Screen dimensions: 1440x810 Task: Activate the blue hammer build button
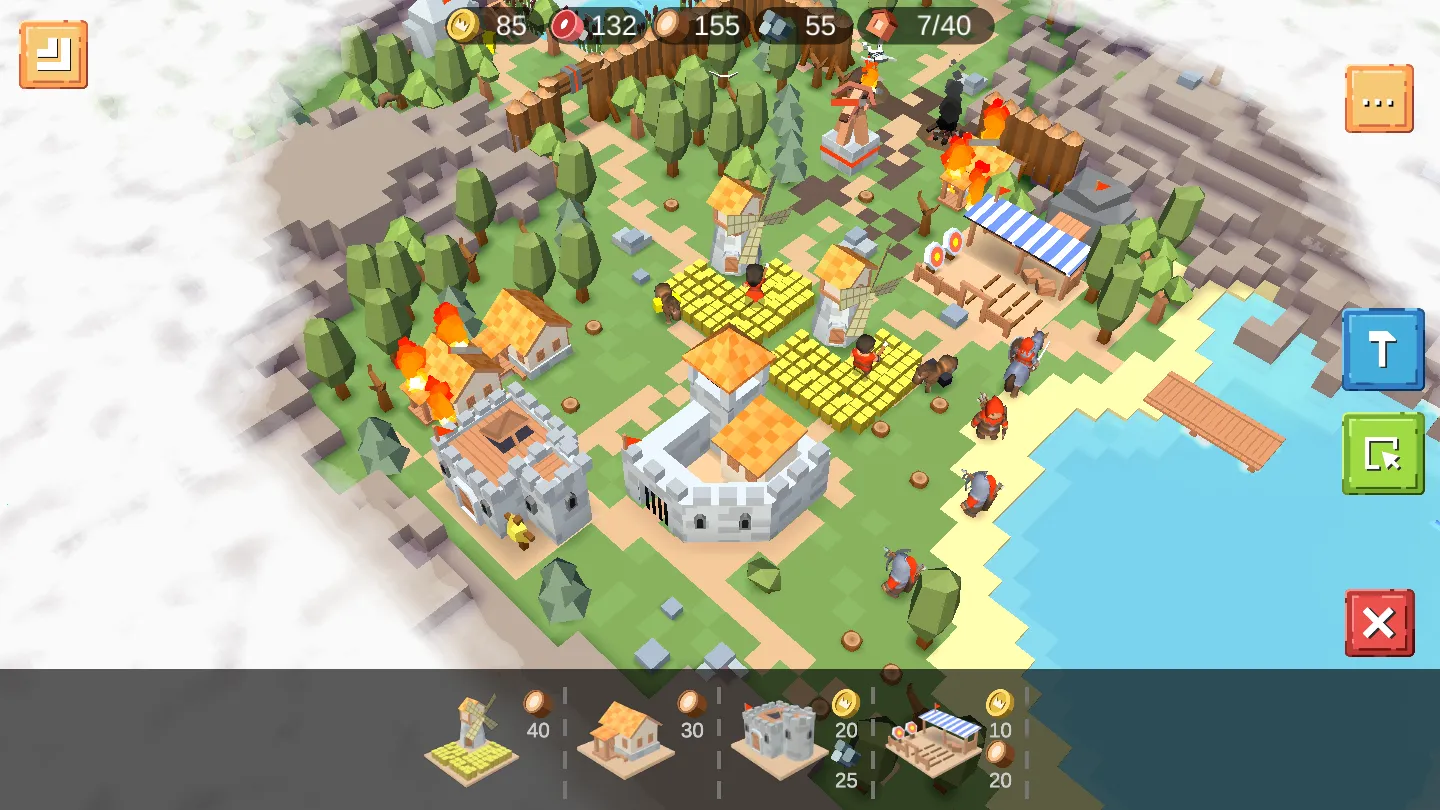pos(1383,349)
